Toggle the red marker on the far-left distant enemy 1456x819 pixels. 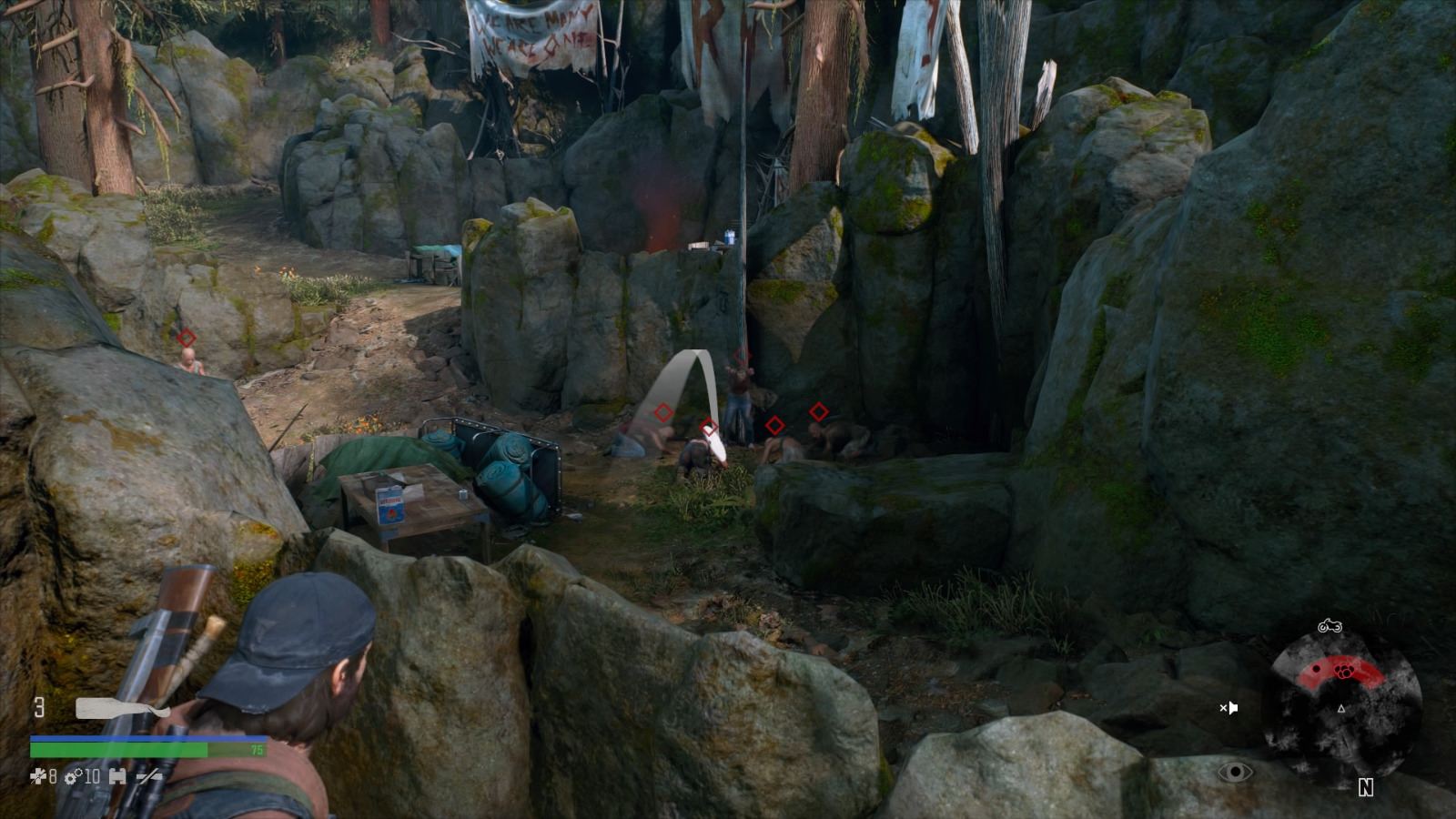pos(187,338)
